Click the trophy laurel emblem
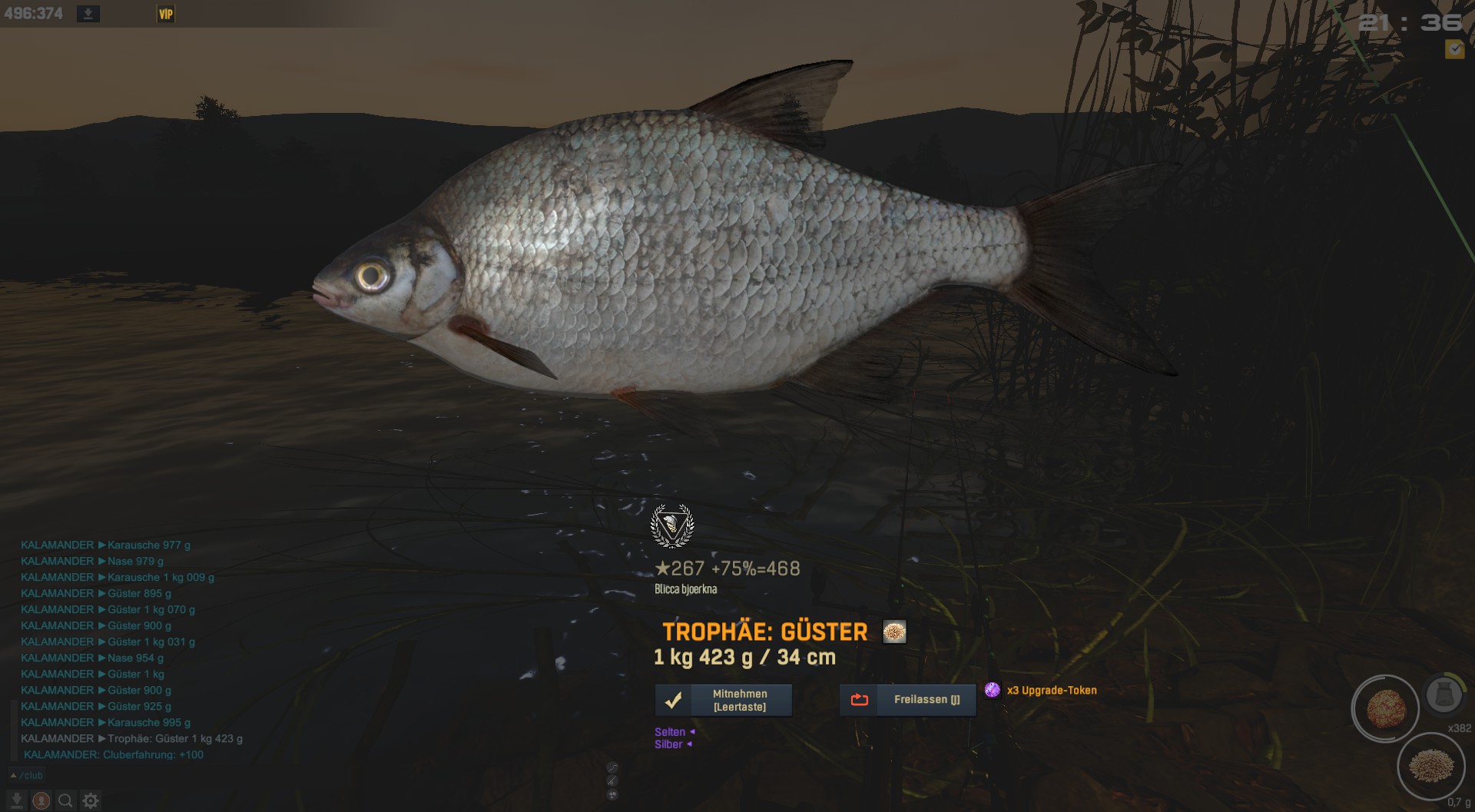Screen dimensions: 1475x812 (x=672, y=525)
